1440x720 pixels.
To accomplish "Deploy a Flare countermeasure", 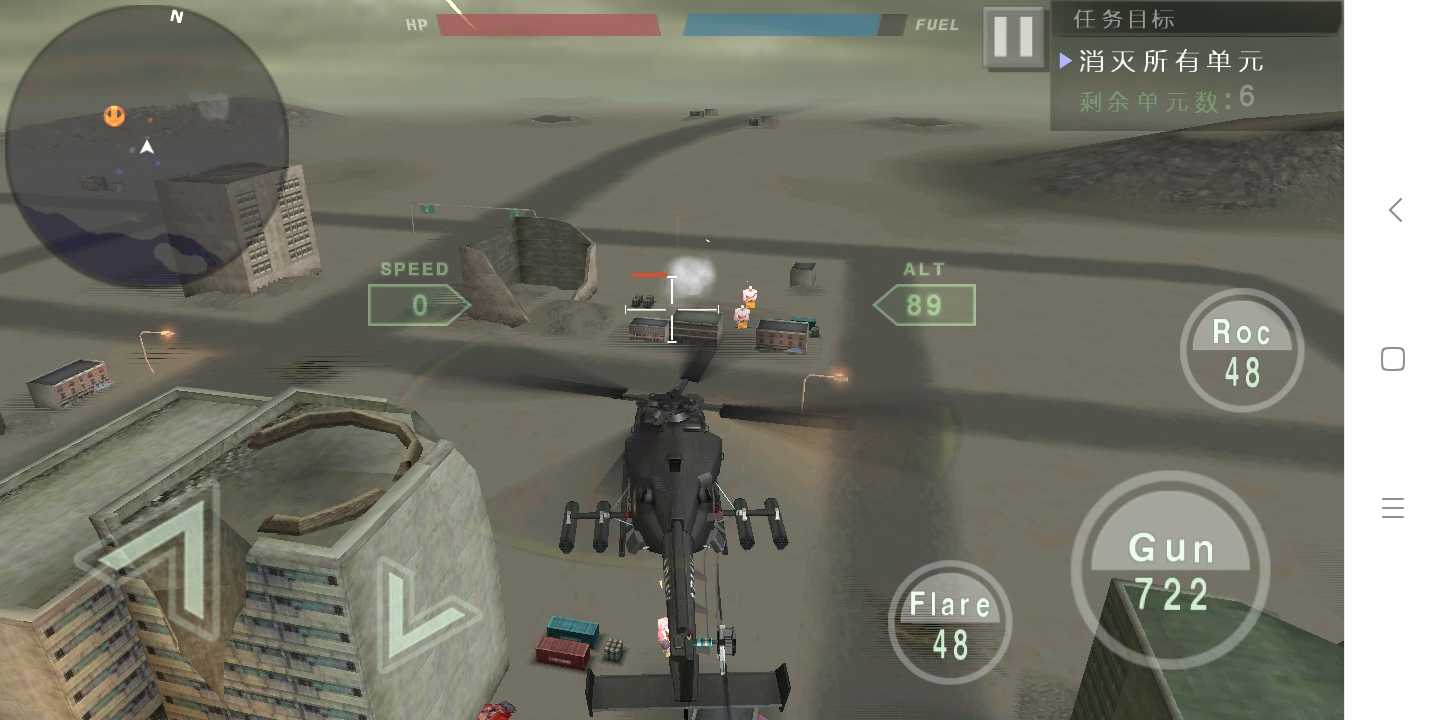I will pyautogui.click(x=949, y=623).
